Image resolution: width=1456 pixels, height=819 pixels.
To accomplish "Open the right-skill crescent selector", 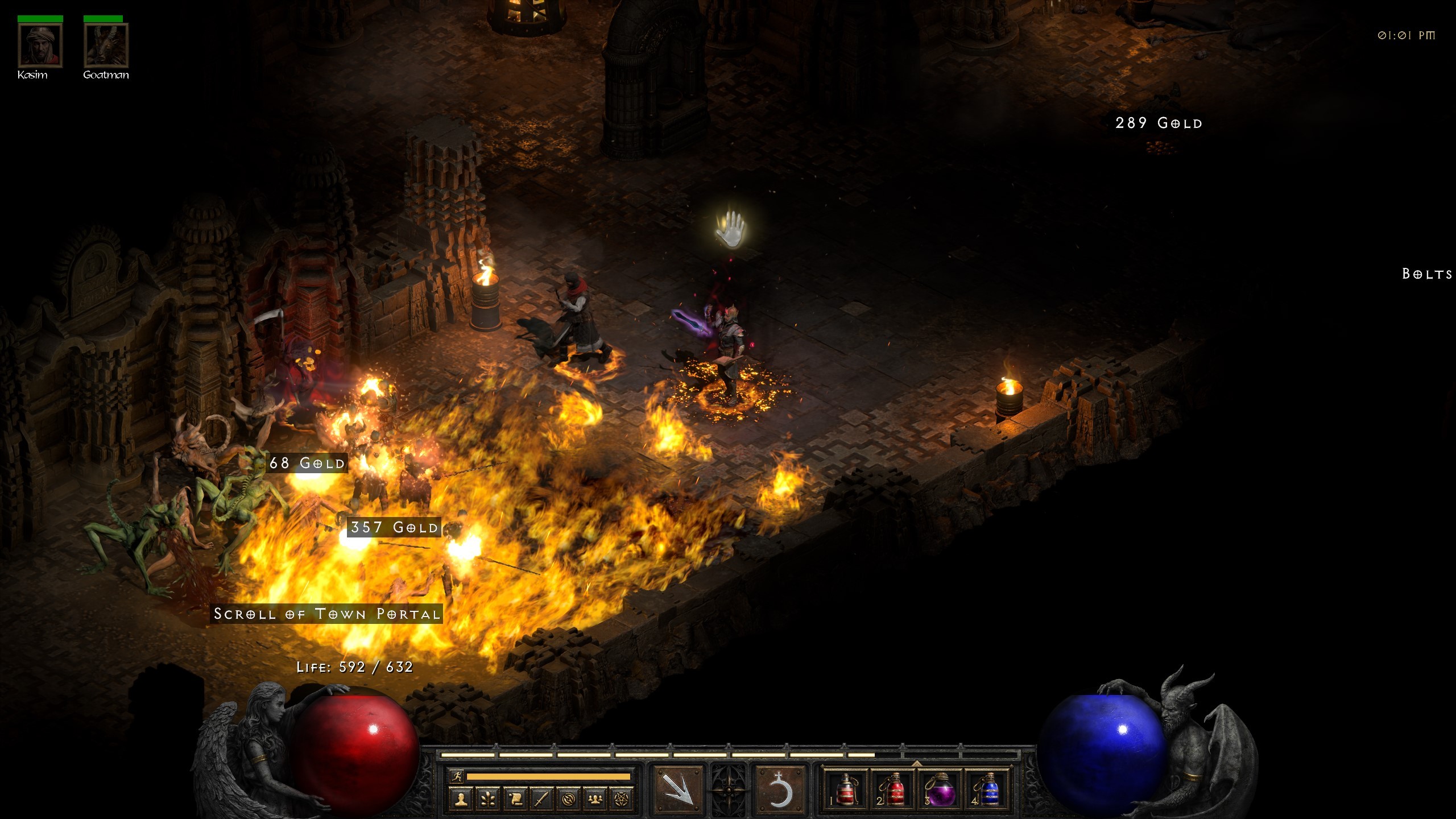I will [x=780, y=791].
